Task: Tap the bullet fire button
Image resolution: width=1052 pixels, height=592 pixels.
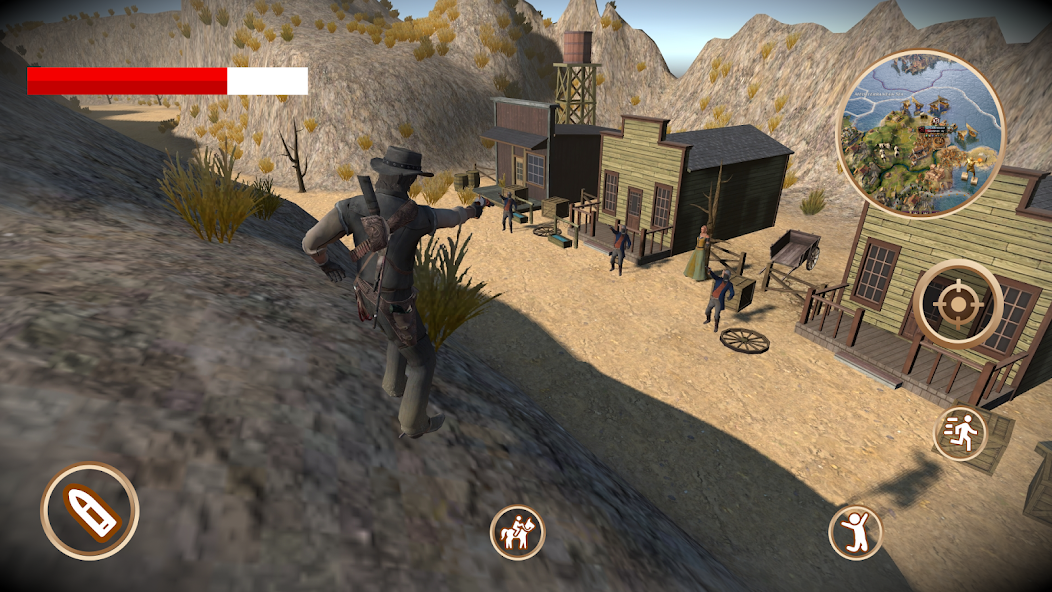Action: coord(90,511)
